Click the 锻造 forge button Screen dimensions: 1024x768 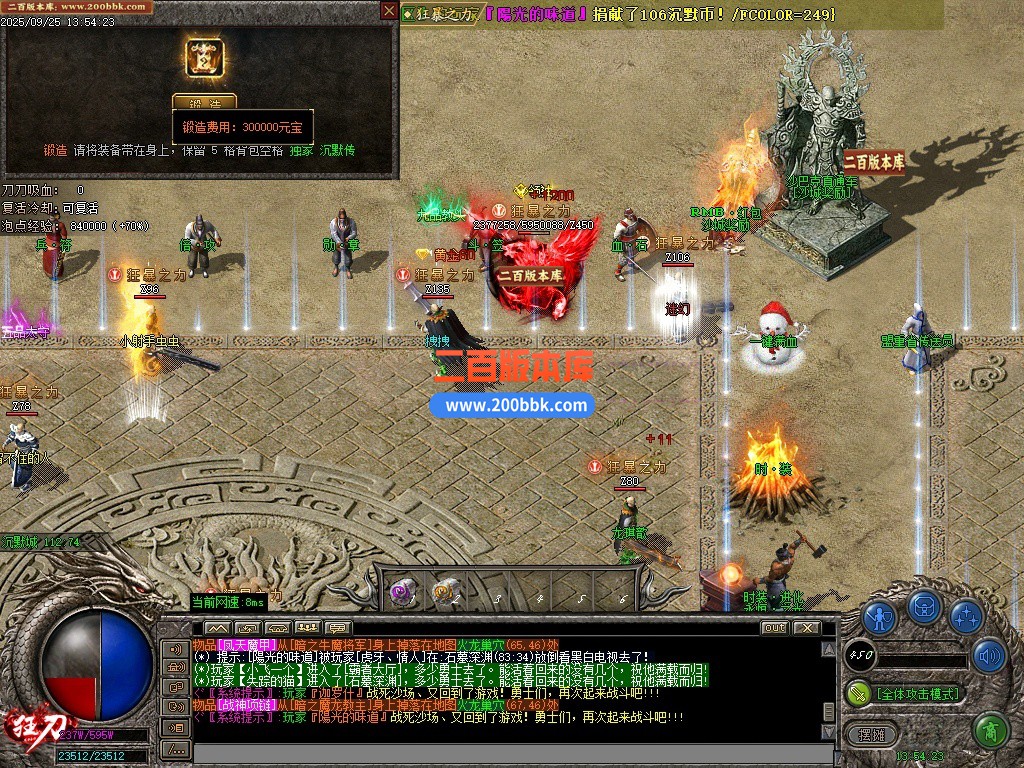pyautogui.click(x=204, y=102)
